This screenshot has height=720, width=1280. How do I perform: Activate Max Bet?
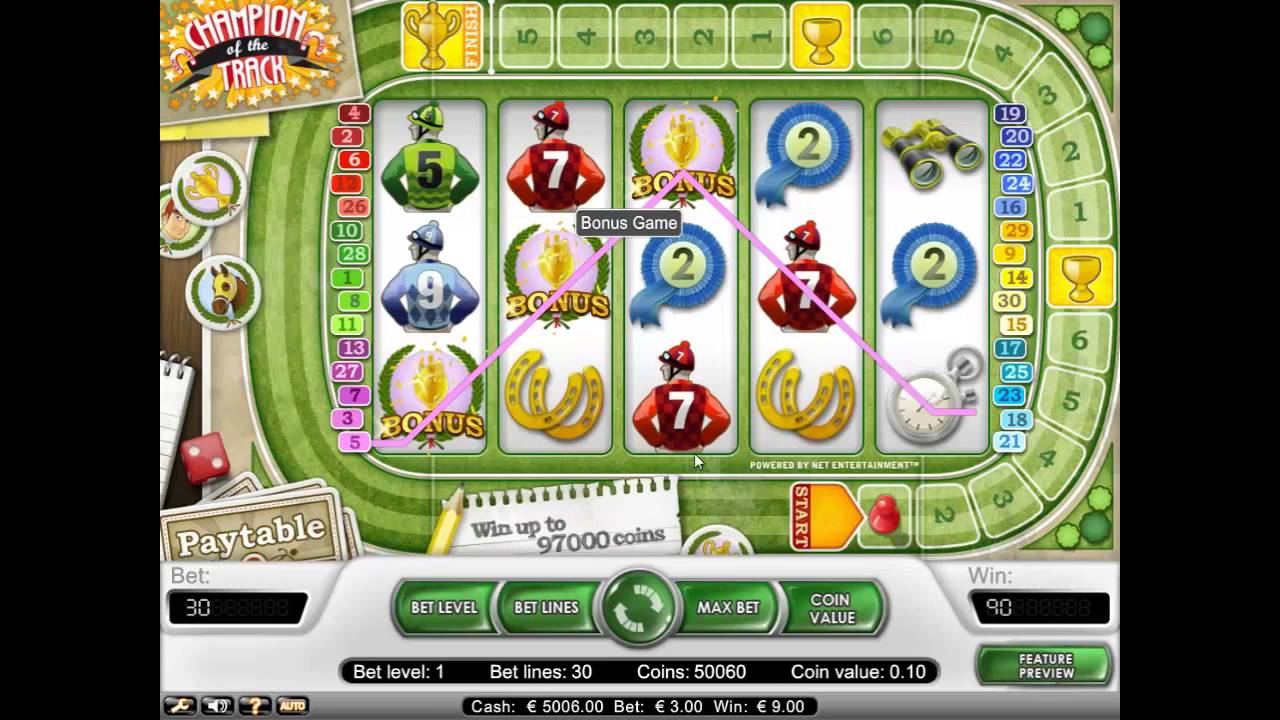(x=728, y=607)
